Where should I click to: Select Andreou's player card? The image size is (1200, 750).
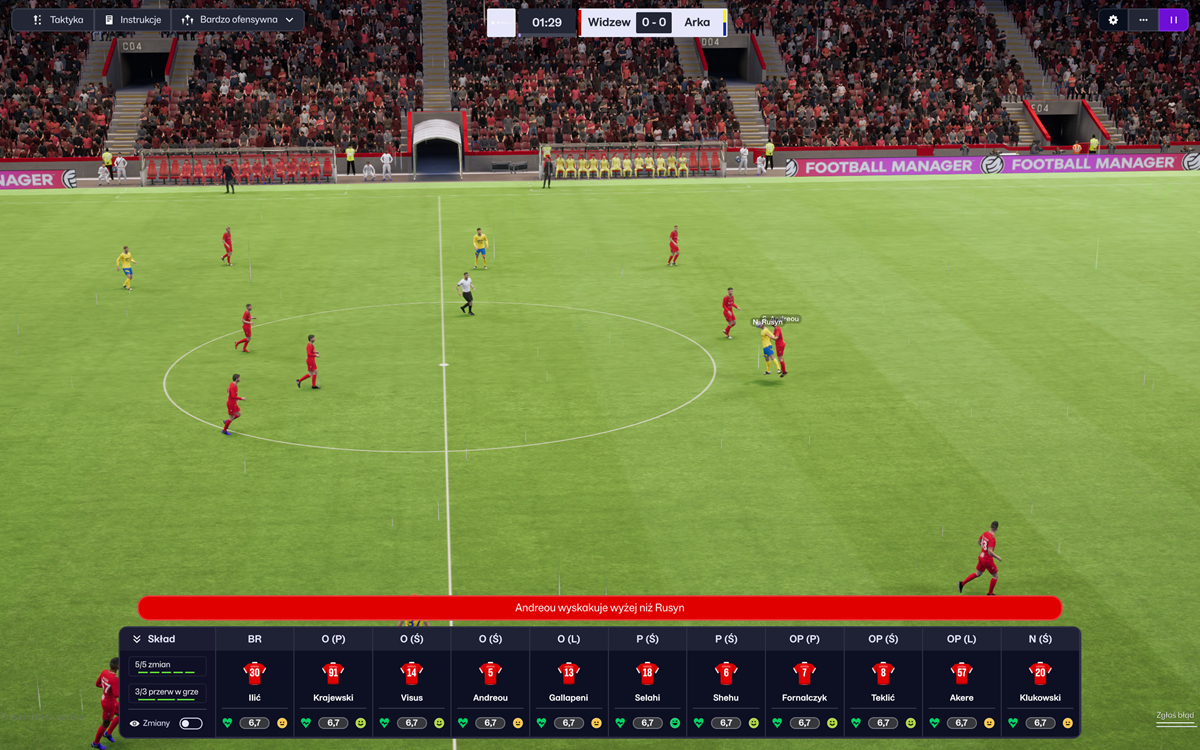click(490, 683)
